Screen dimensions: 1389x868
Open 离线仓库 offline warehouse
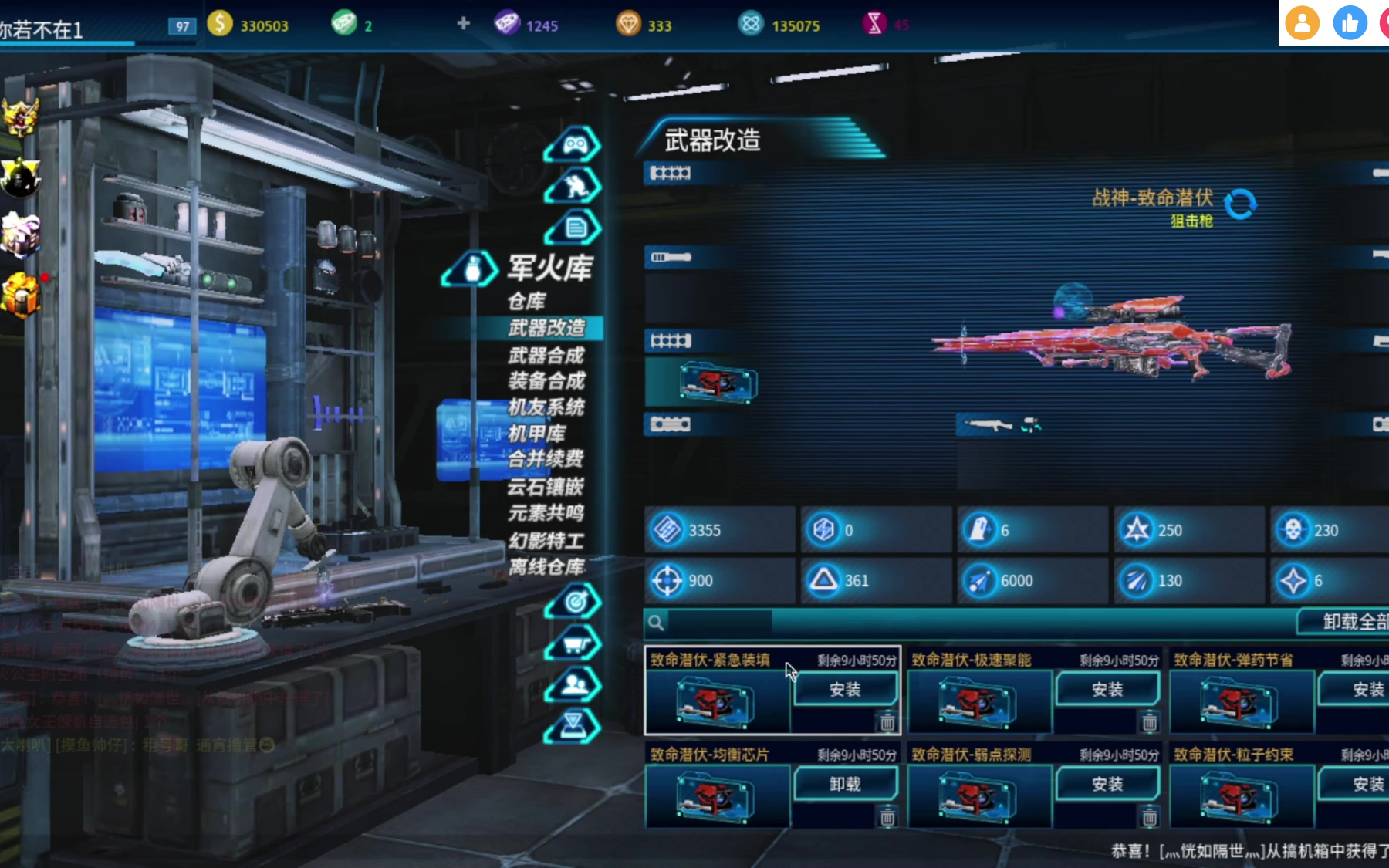pos(546,567)
